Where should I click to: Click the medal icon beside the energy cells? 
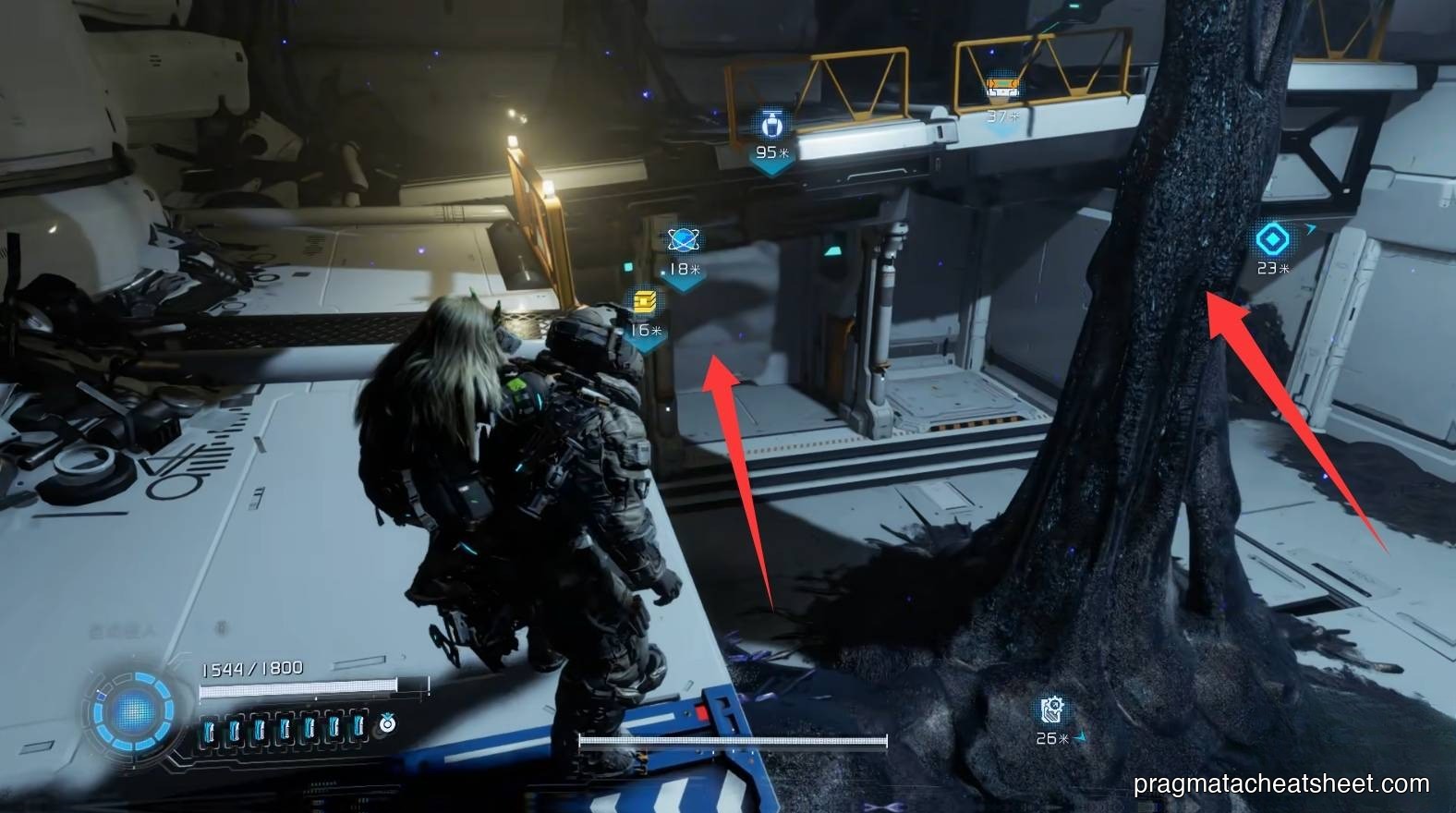click(x=387, y=723)
